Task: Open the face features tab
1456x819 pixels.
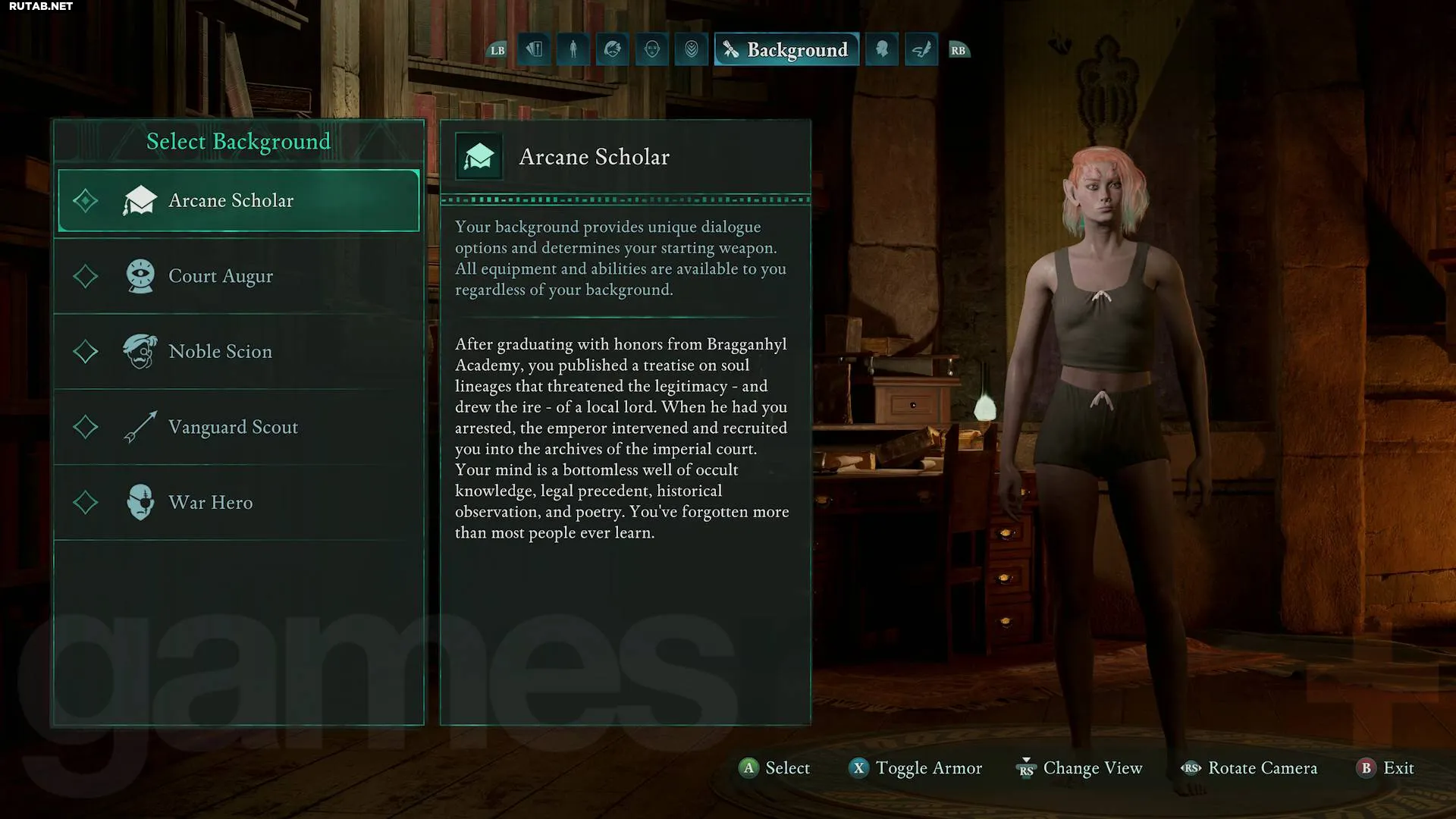Action: (x=652, y=50)
